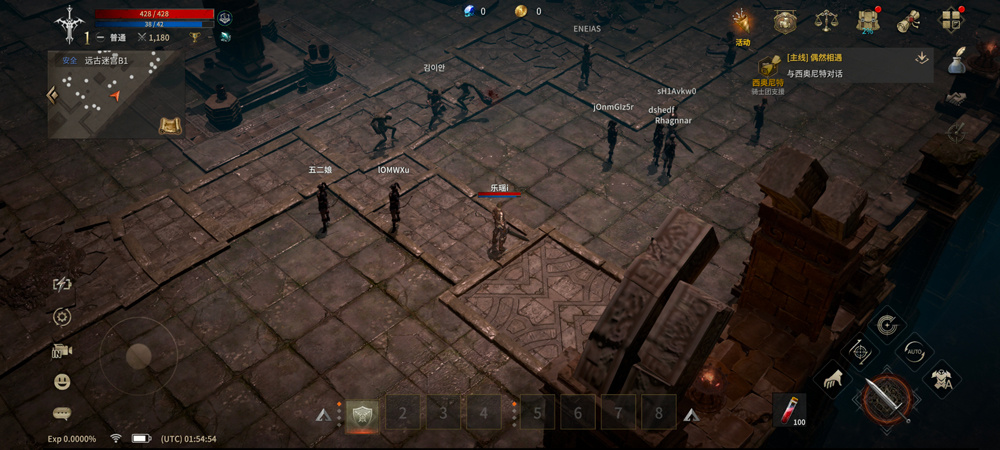
Task: Open the smiley face emote menu
Action: tap(62, 382)
